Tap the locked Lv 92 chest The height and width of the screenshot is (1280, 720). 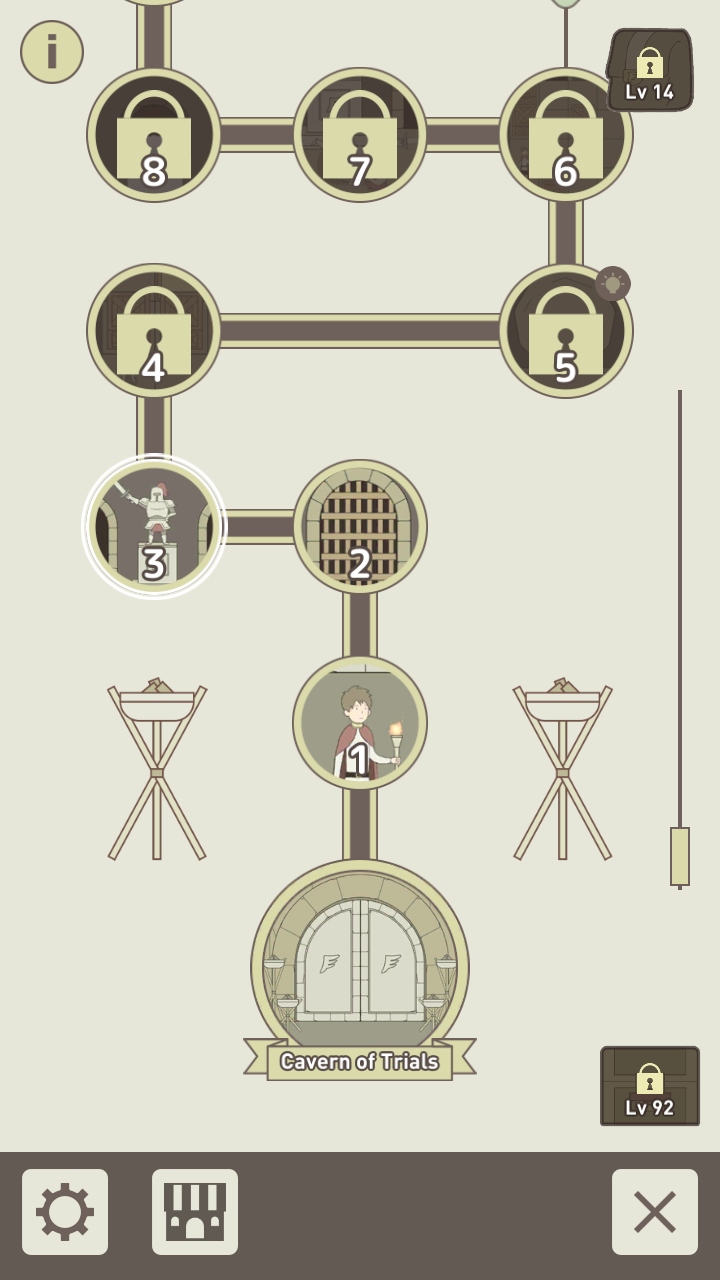[650, 1086]
